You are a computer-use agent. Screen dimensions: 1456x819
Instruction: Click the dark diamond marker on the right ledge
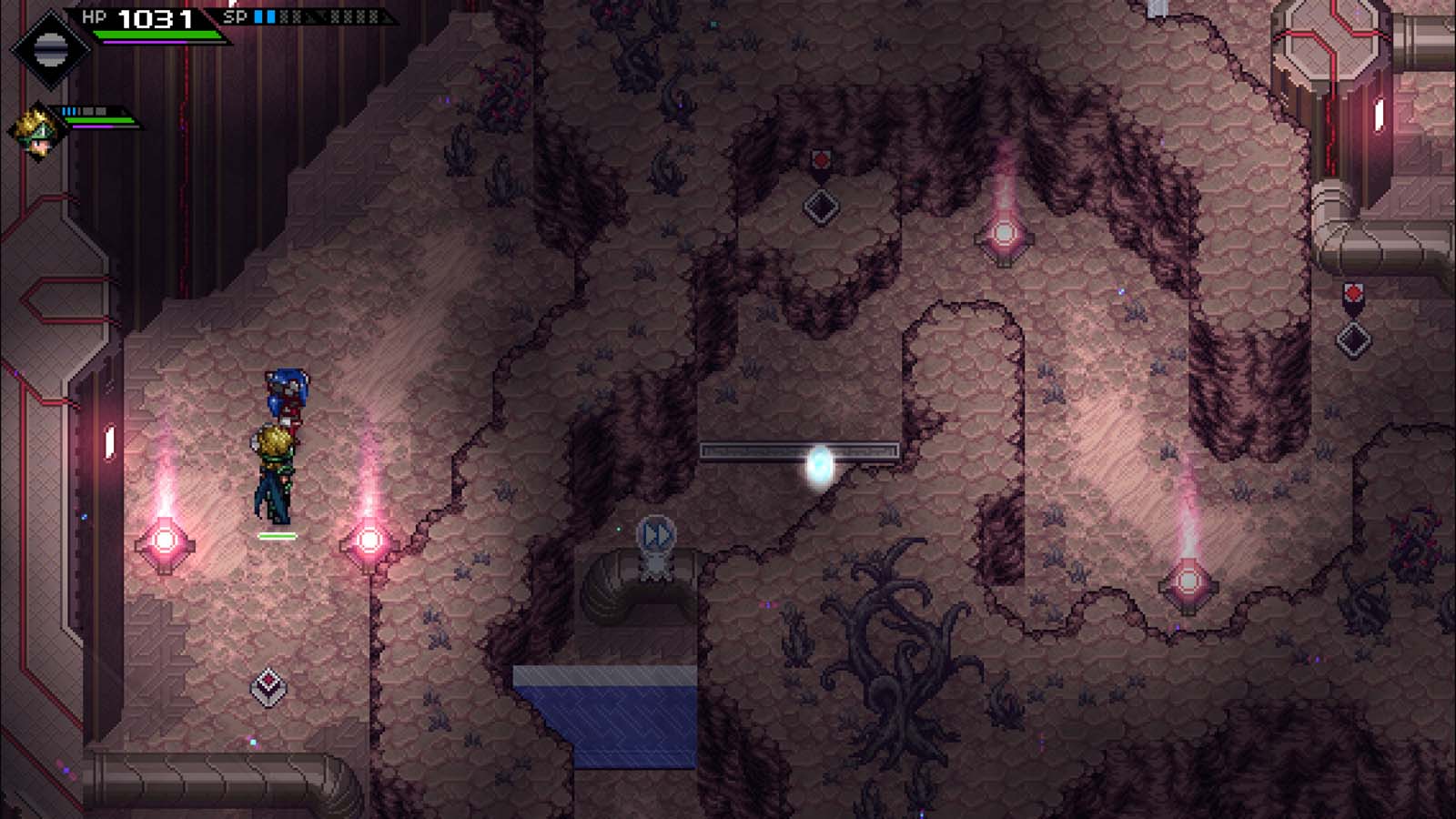1353,340
